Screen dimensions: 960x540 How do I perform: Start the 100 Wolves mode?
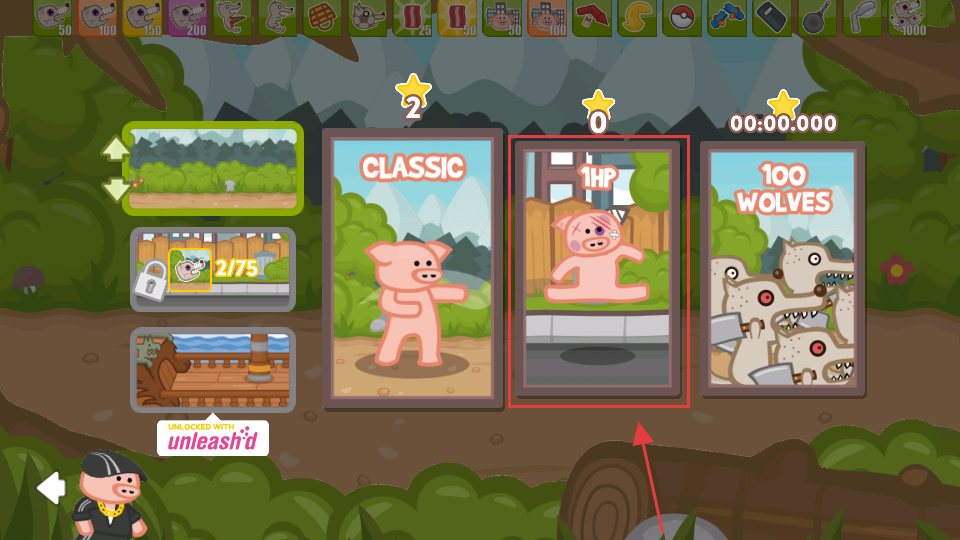pyautogui.click(x=783, y=268)
